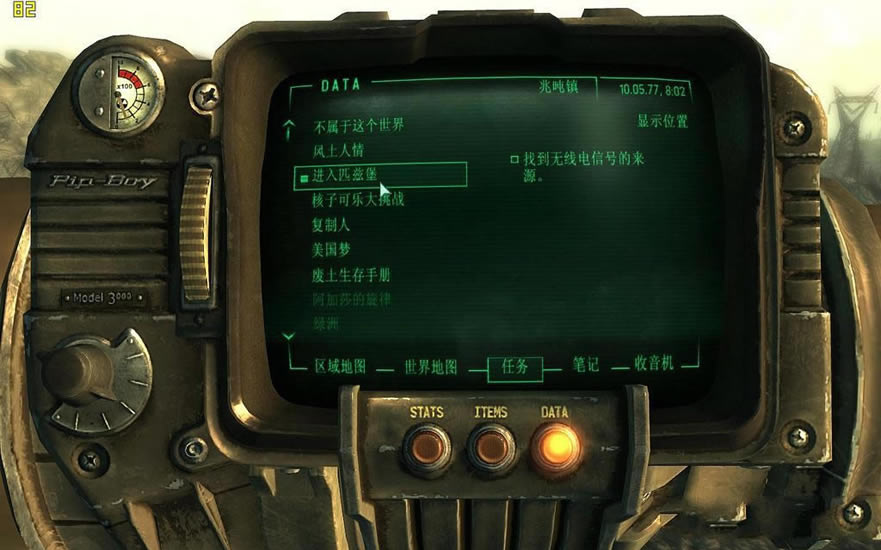Switch to the 区域地图 local map tab
The height and width of the screenshot is (550, 881).
pos(340,366)
